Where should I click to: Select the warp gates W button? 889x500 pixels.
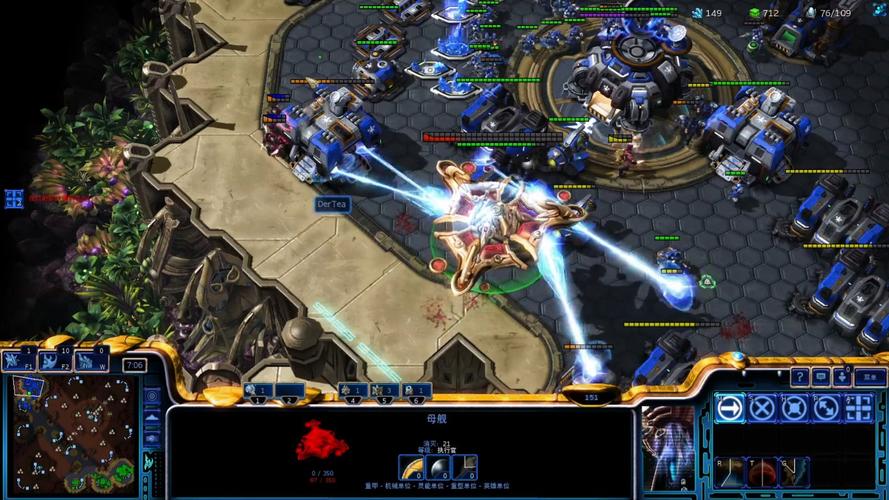(x=91, y=360)
